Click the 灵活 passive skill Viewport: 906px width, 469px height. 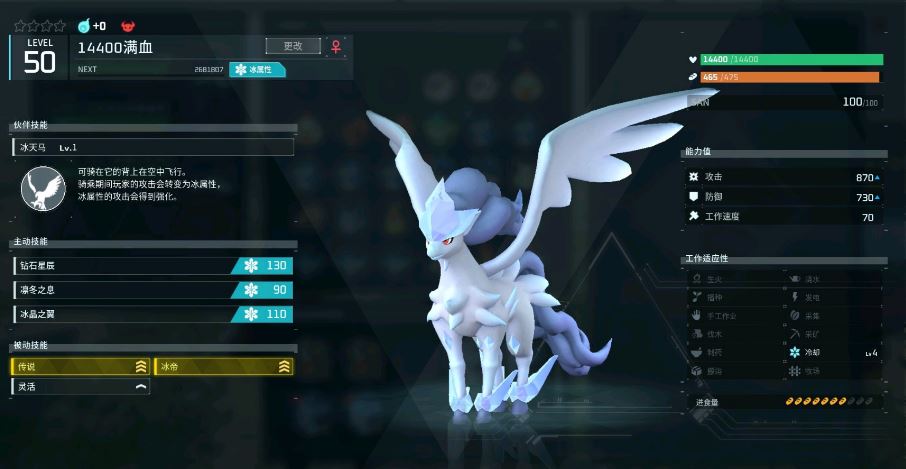(x=81, y=386)
